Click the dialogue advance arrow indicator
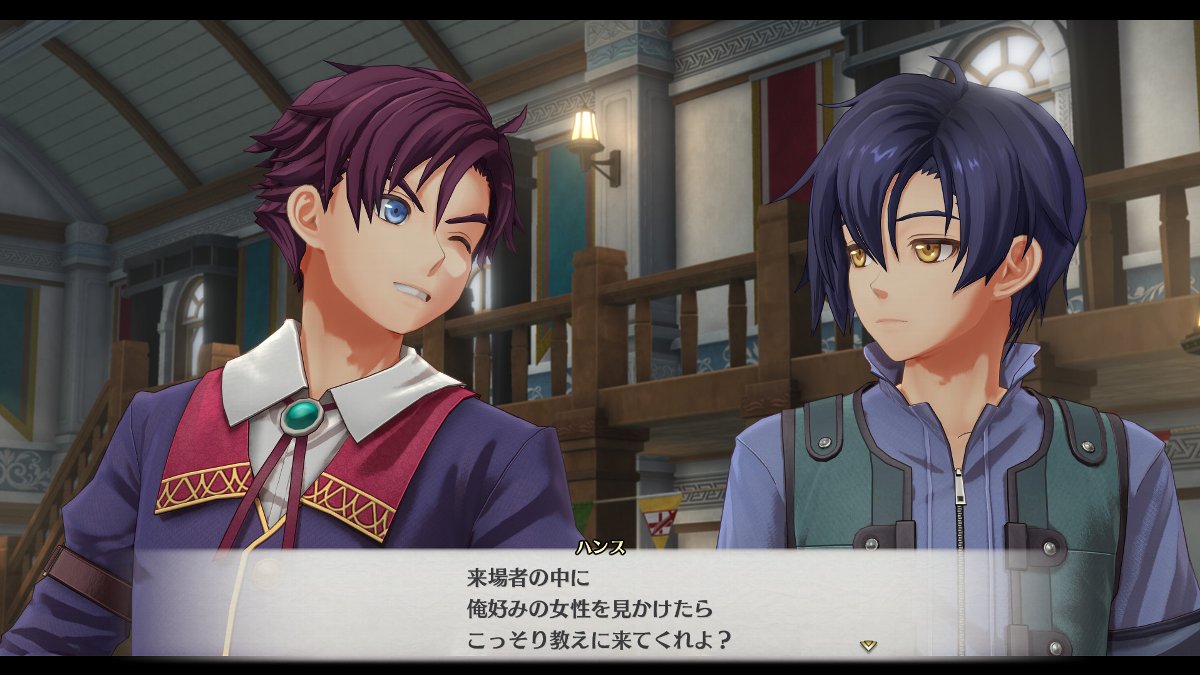This screenshot has width=1200, height=675. [x=868, y=645]
